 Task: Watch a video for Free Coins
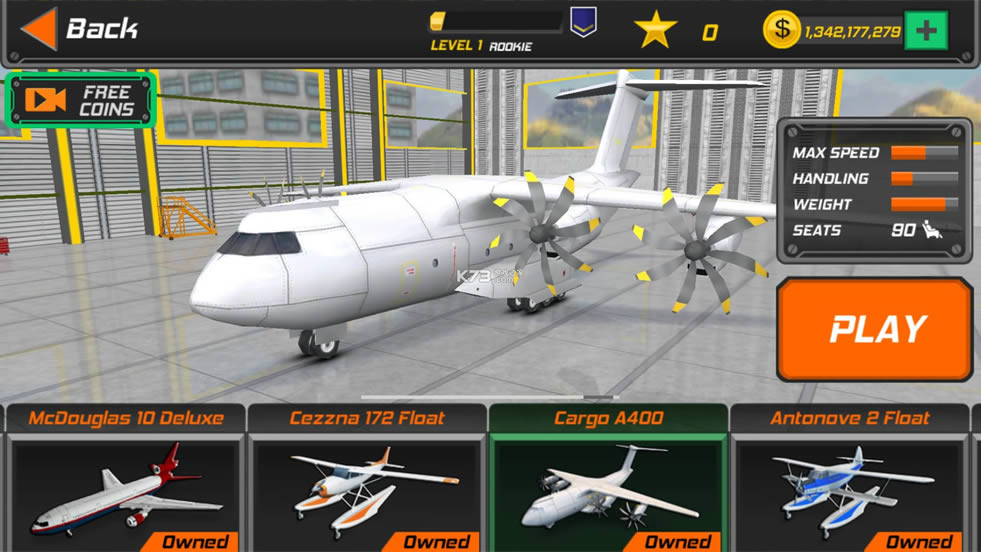(81, 100)
